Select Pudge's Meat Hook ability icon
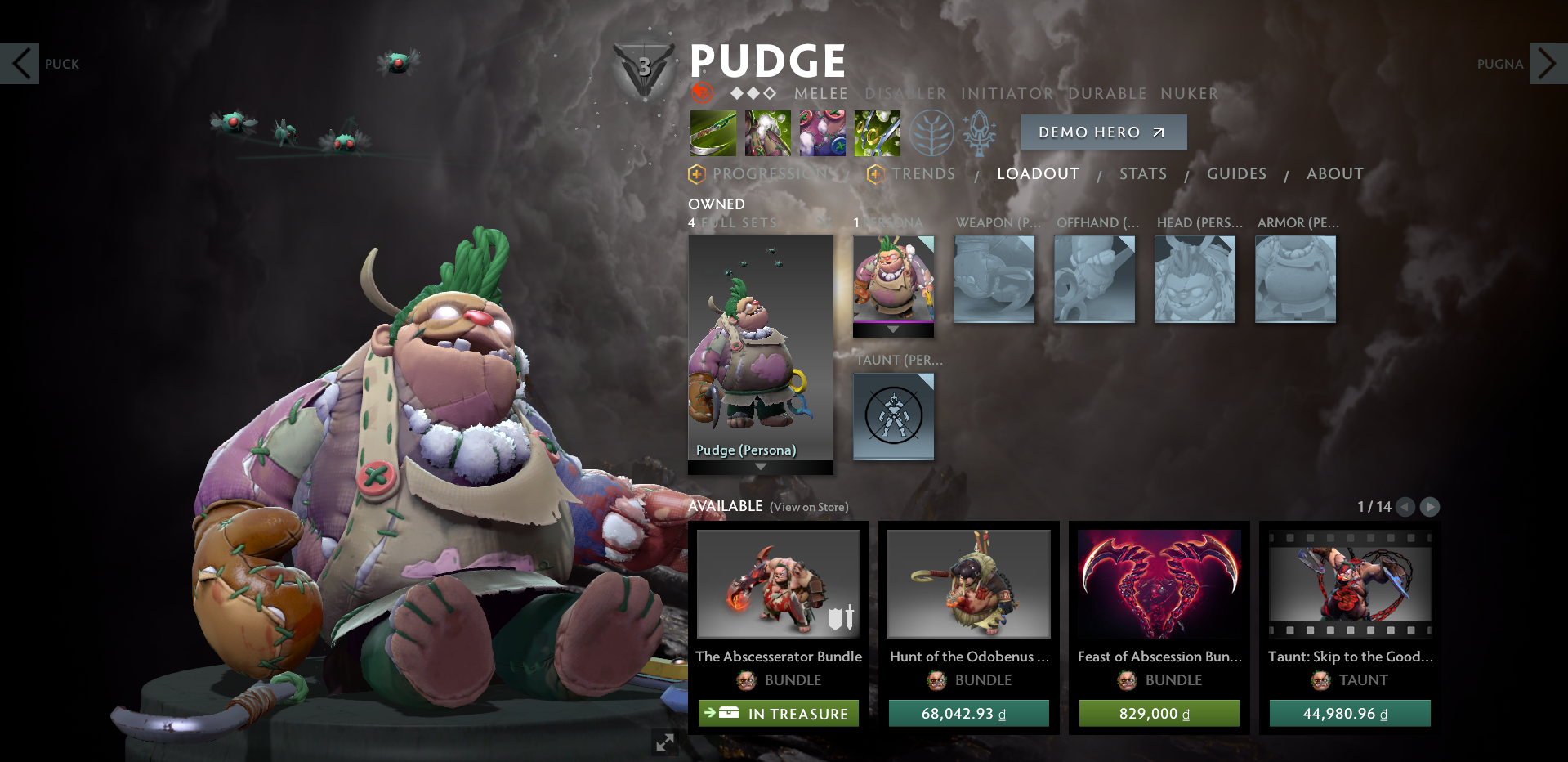Screen dimensions: 1568x762 coord(712,132)
